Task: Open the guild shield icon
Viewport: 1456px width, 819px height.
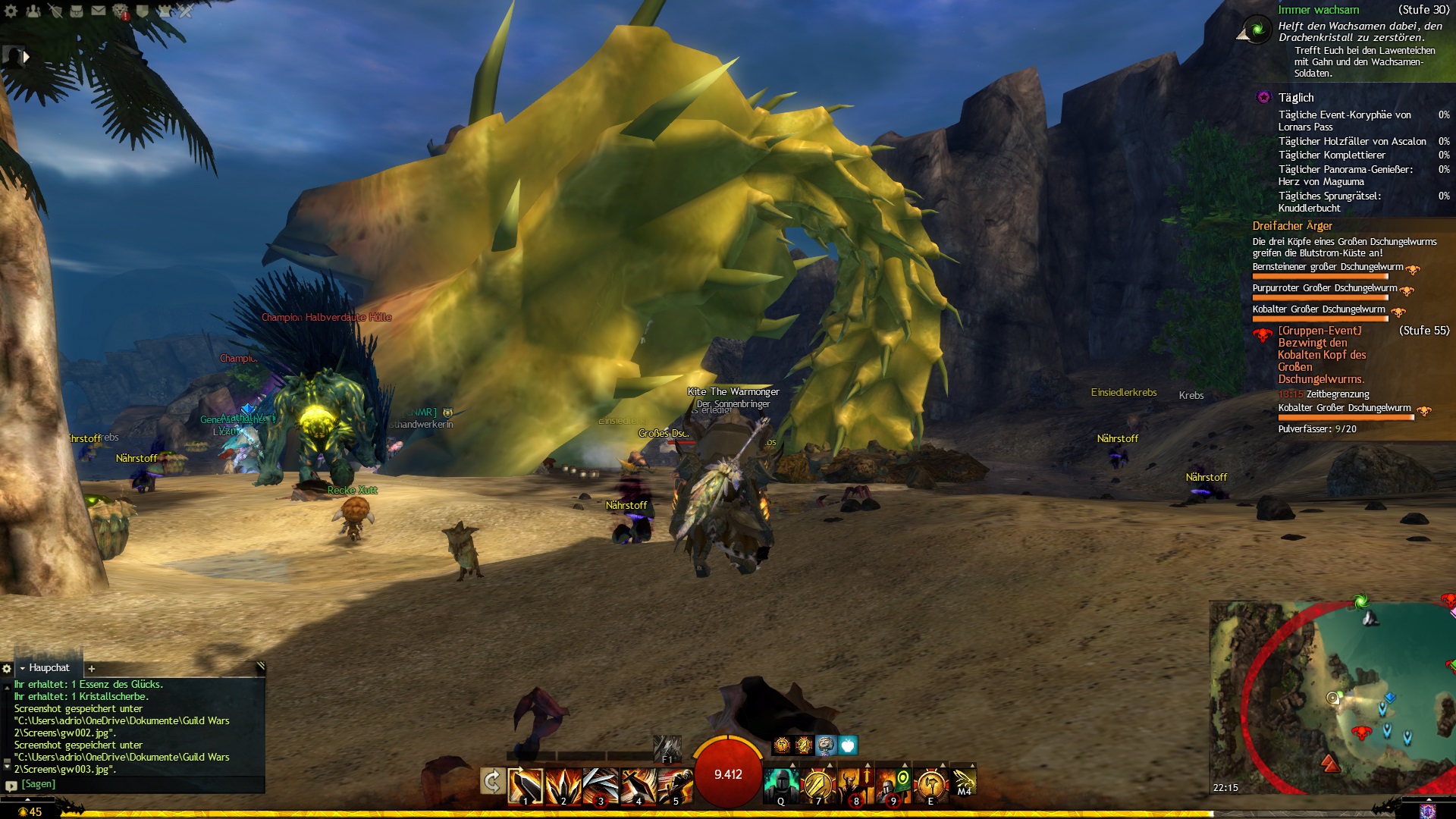Action: coord(142,11)
